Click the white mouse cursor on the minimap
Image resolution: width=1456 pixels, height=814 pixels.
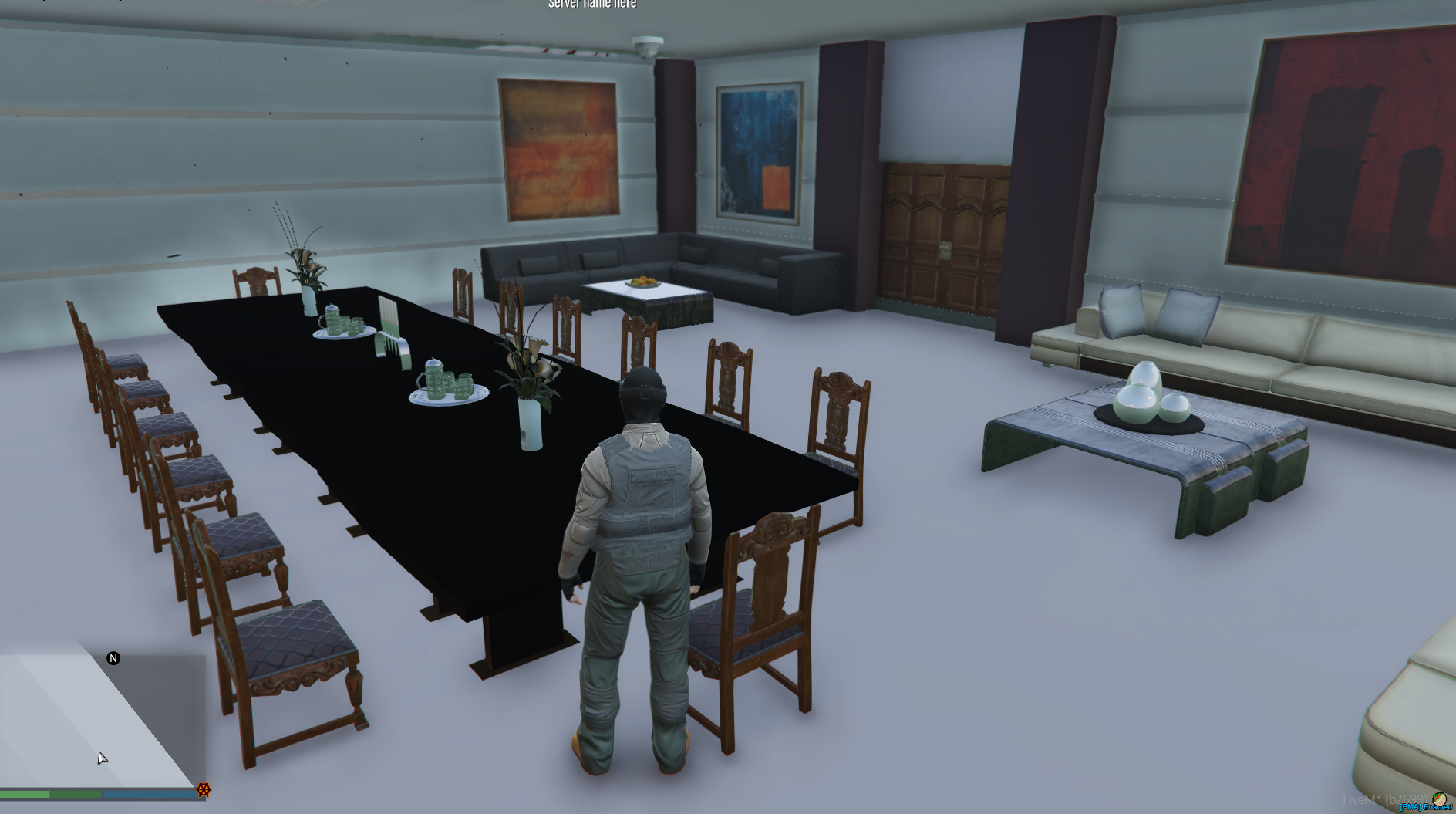[x=103, y=758]
